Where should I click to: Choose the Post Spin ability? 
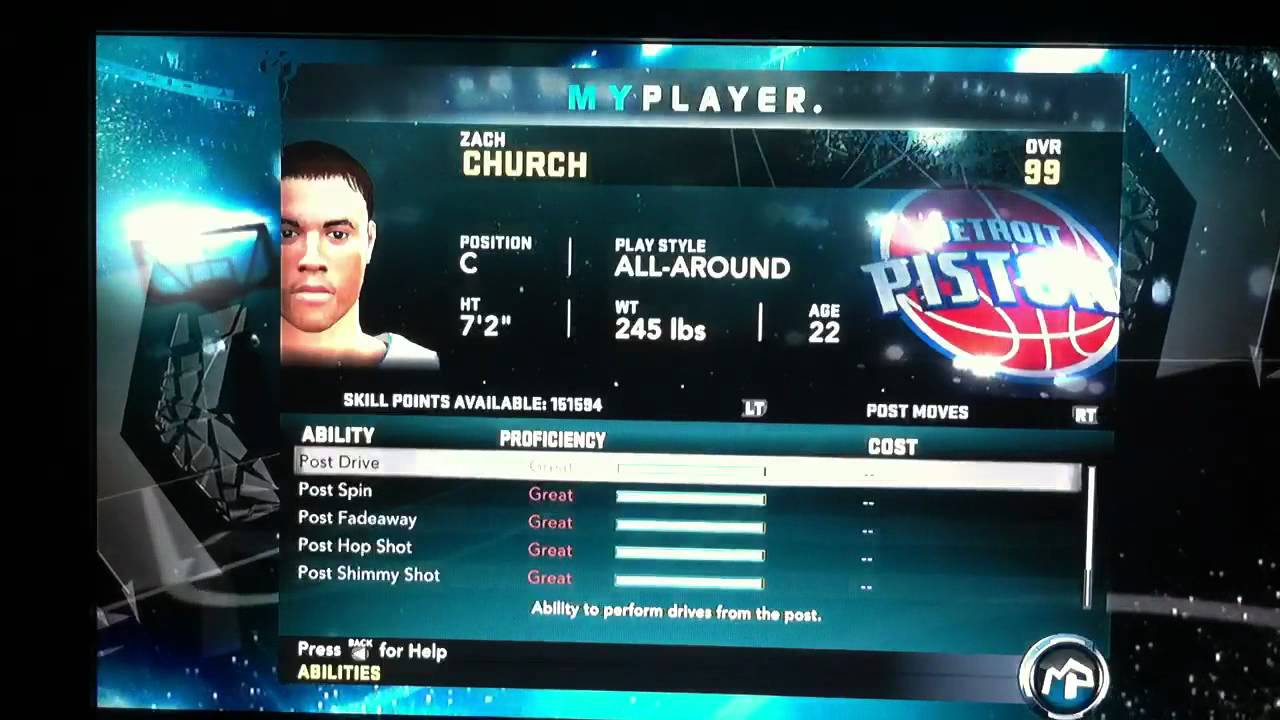tap(335, 491)
